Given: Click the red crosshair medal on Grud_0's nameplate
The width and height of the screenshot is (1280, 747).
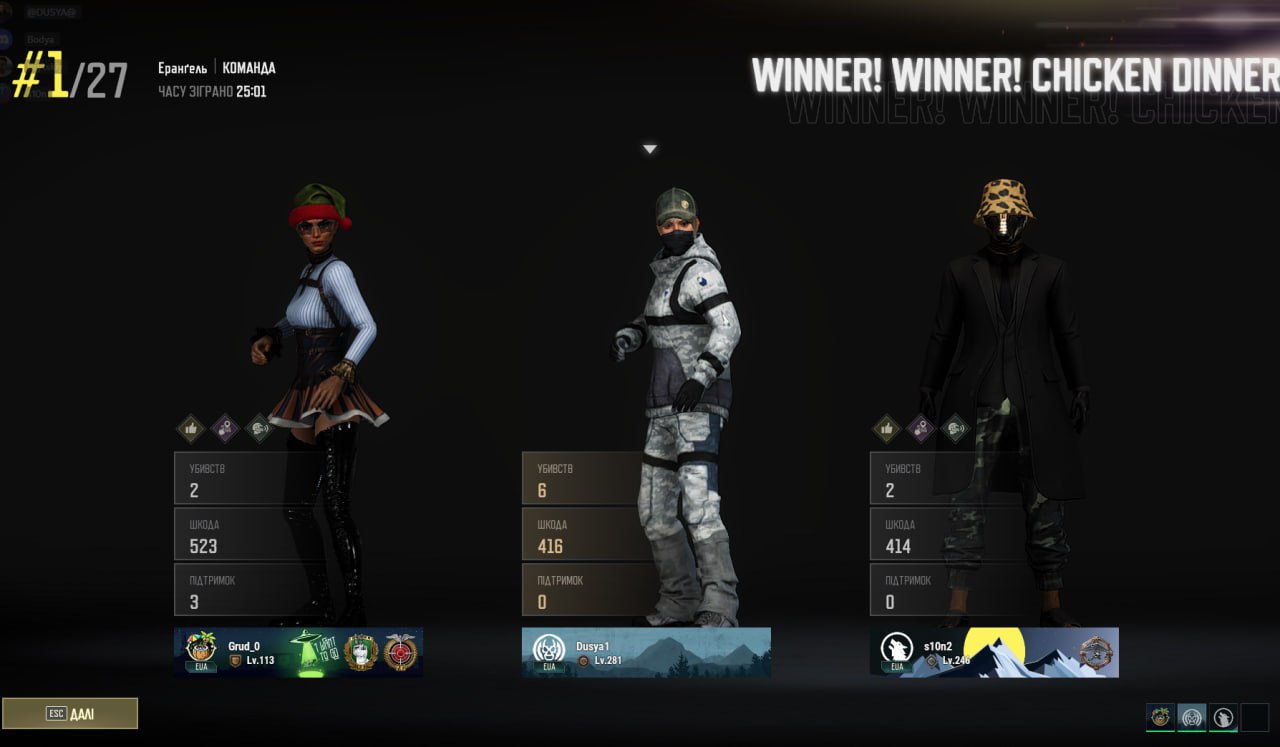Looking at the screenshot, I should 400,652.
